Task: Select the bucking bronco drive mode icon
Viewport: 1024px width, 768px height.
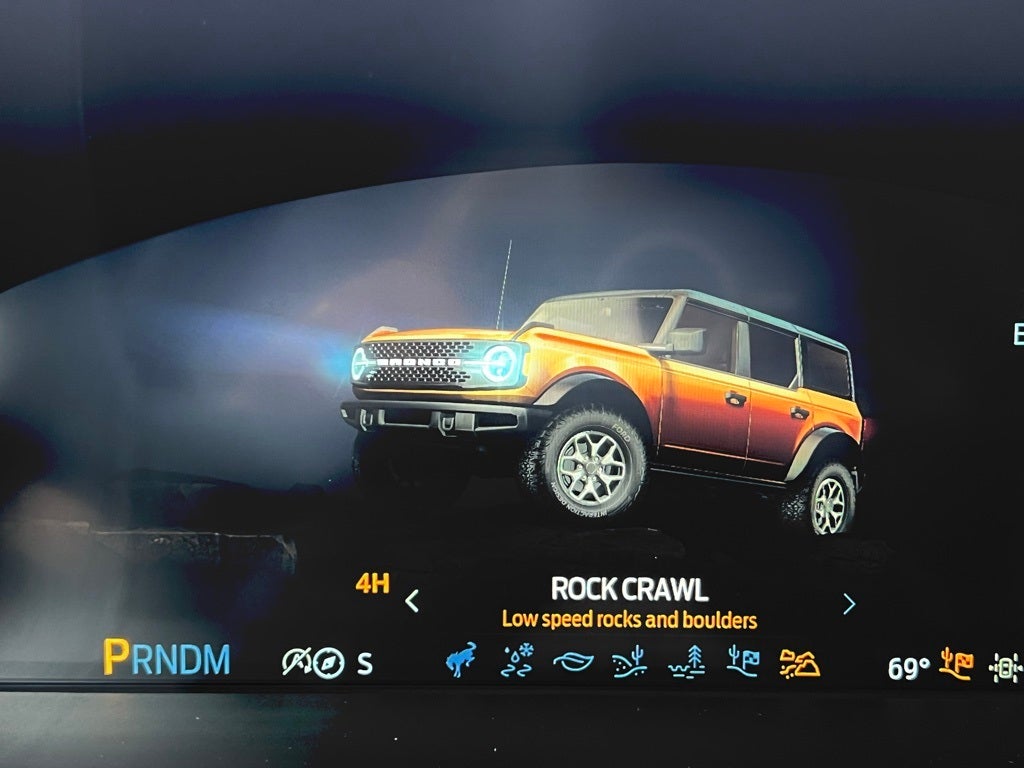Action: tap(461, 660)
